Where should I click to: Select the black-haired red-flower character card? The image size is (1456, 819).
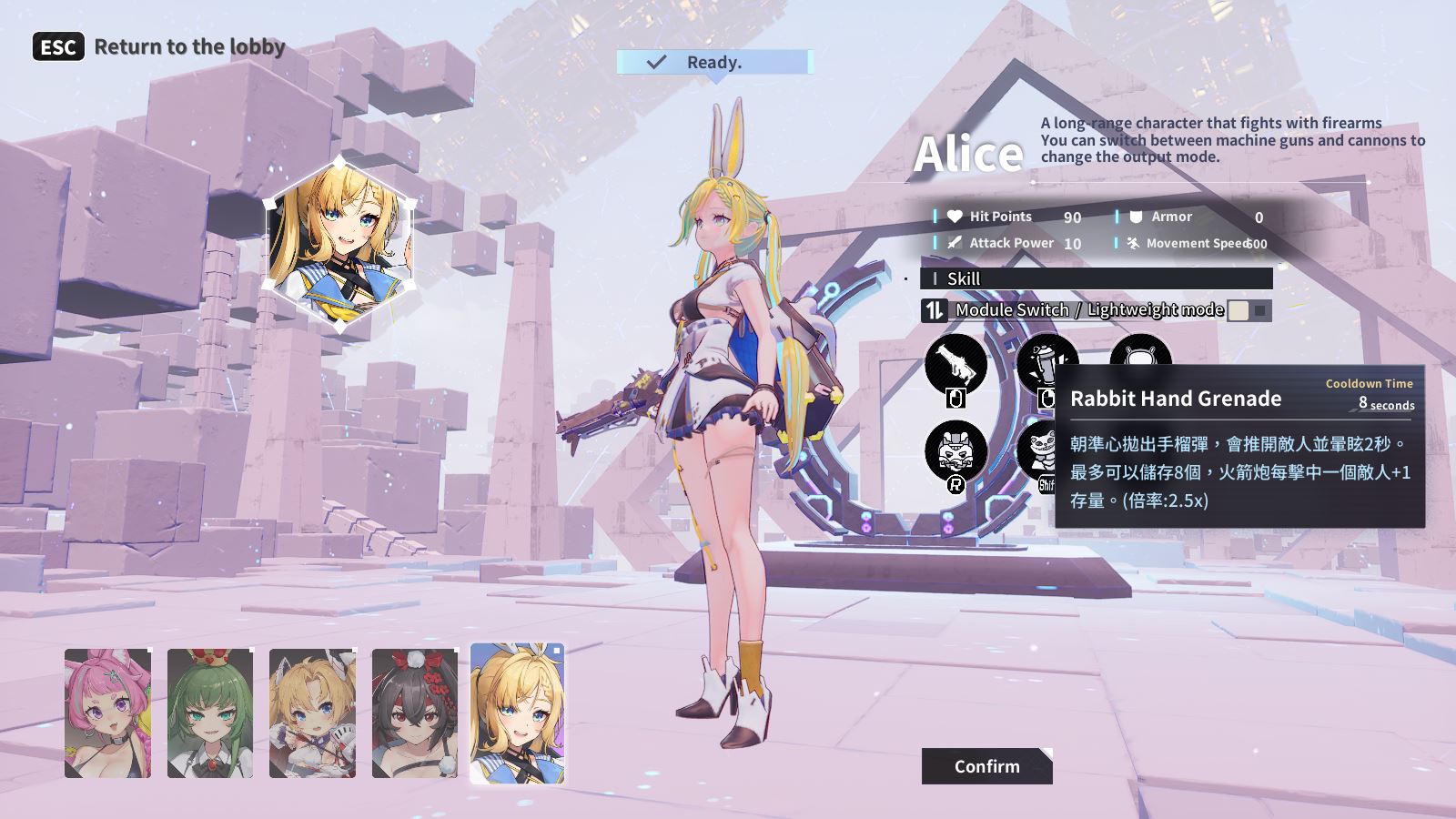coord(415,713)
